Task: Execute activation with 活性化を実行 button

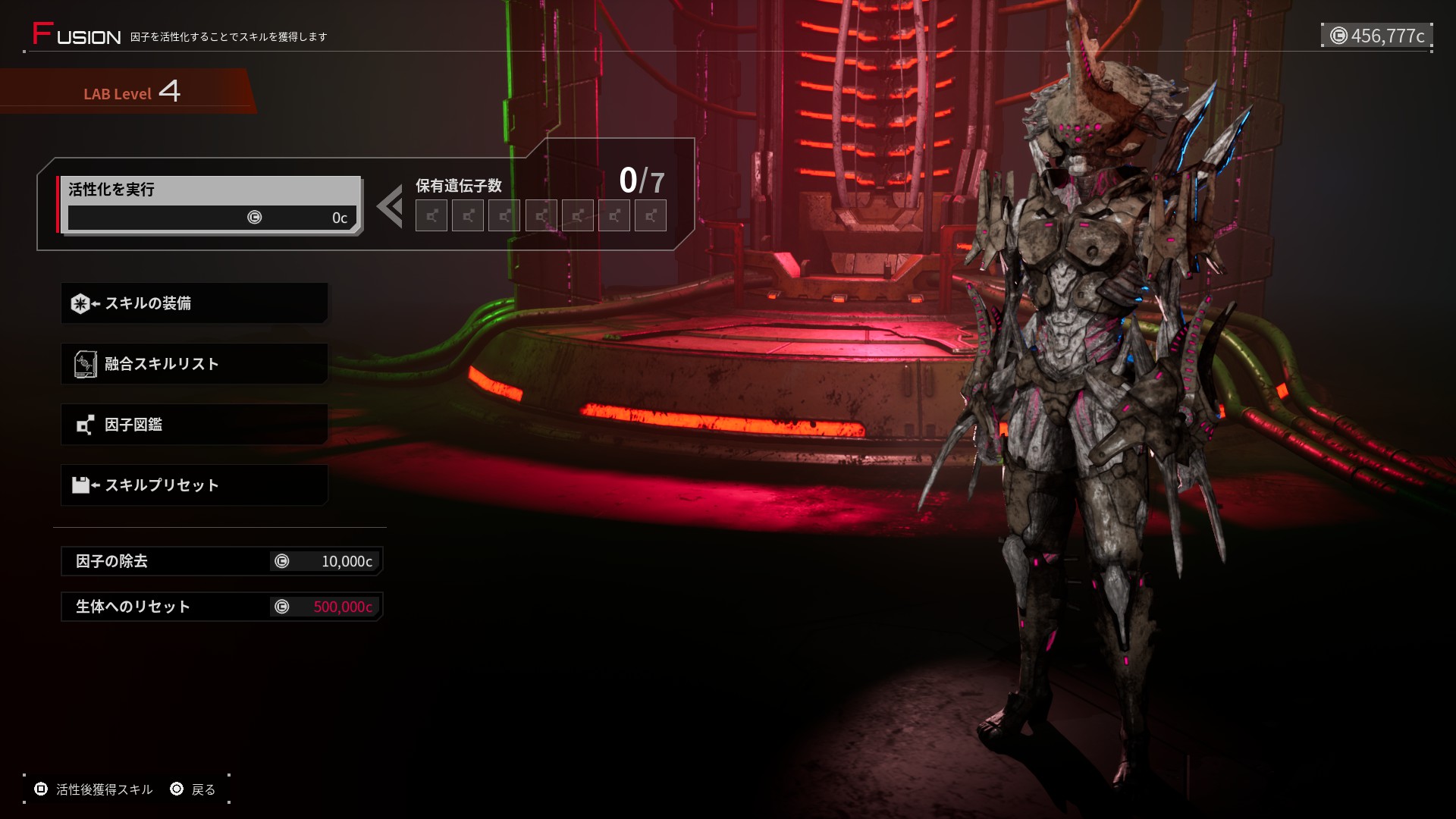Action: 209,205
